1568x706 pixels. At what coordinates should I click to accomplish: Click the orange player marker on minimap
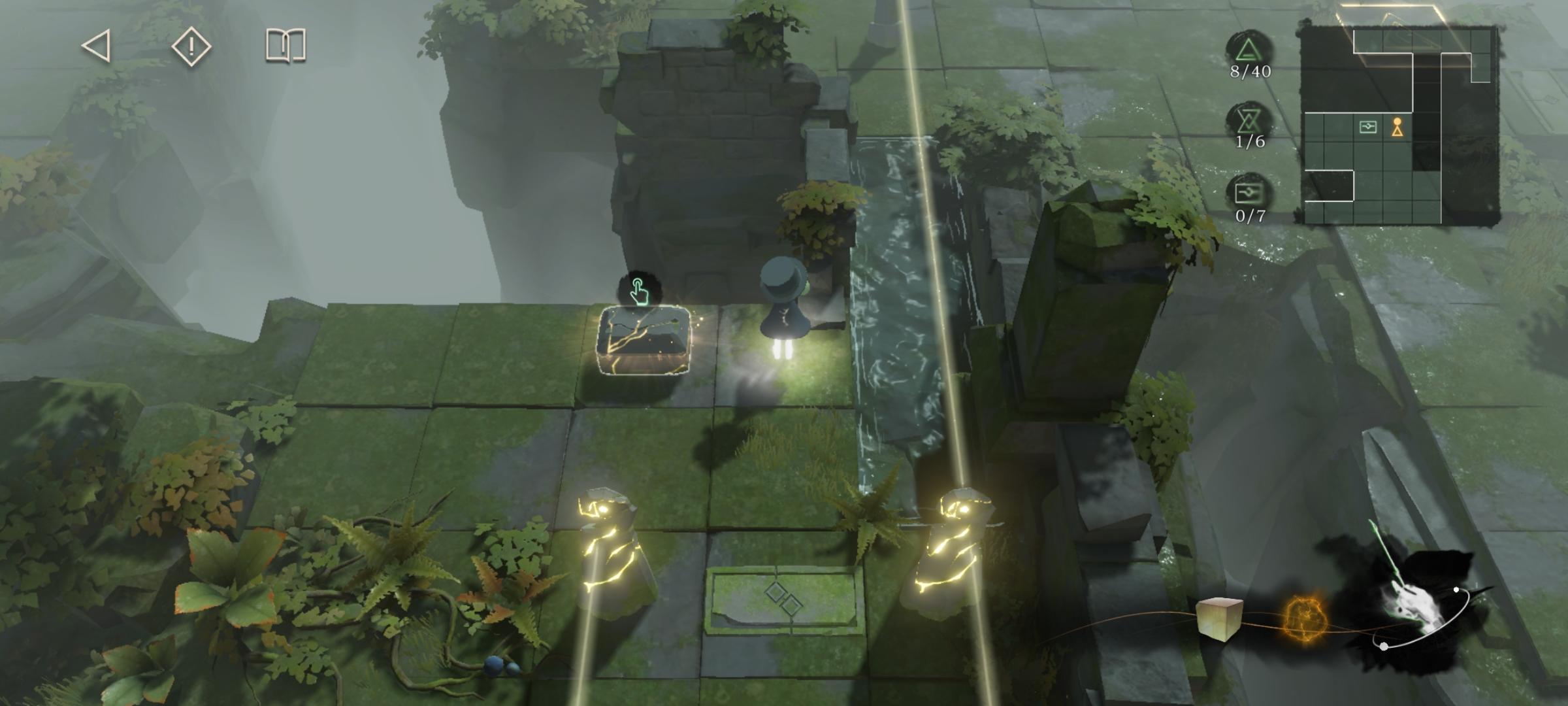coord(1397,127)
